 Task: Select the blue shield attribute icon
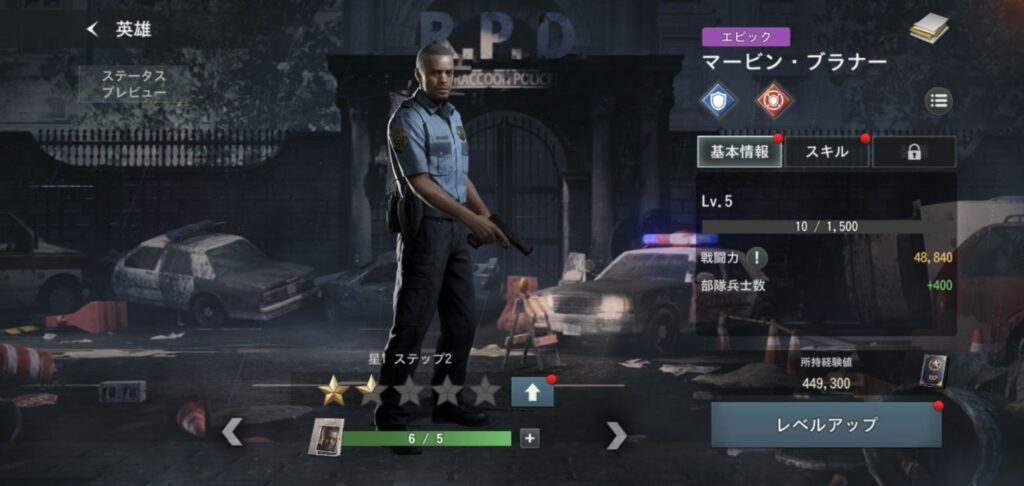click(718, 99)
